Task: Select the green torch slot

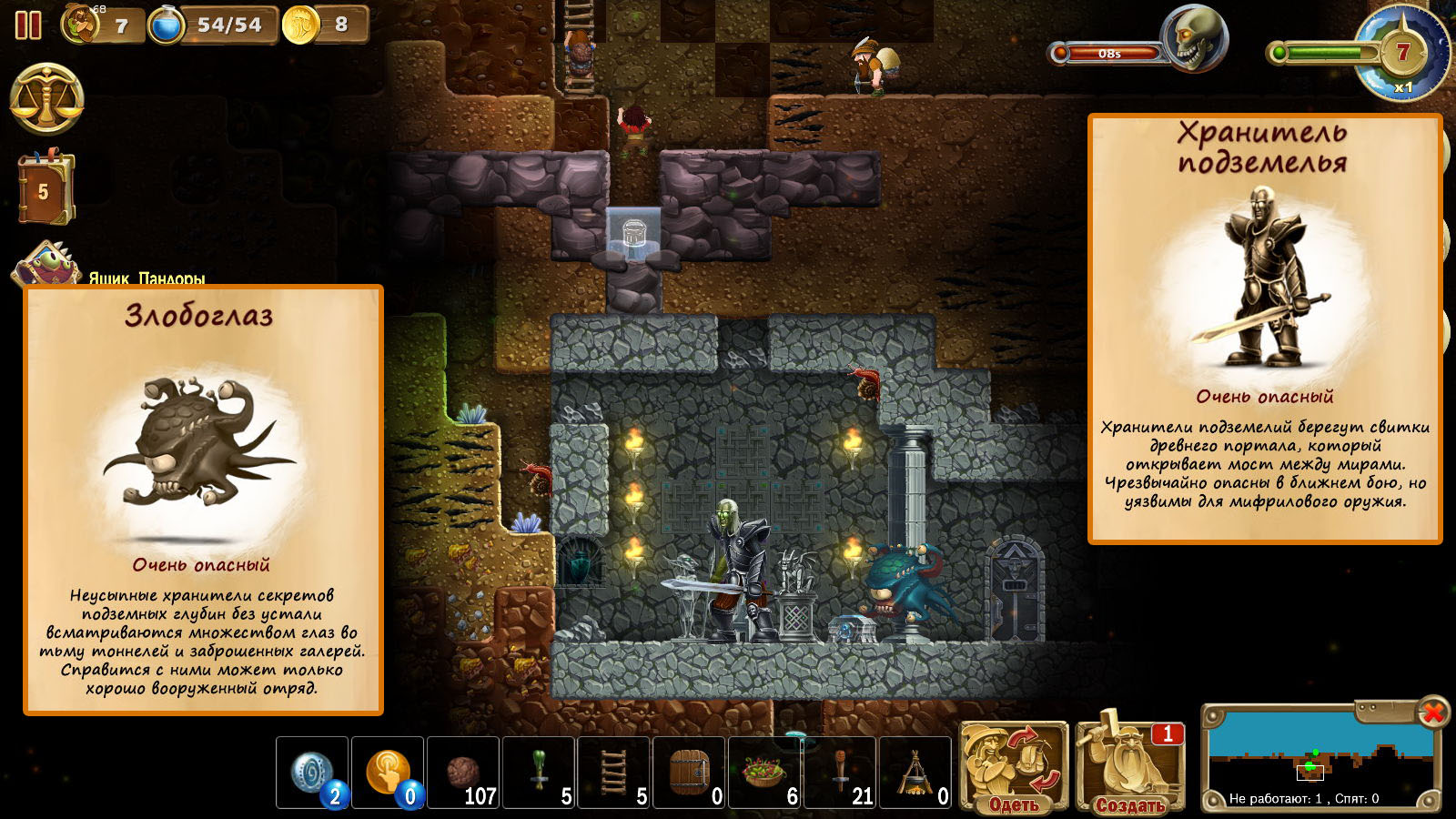Action: coord(539,773)
